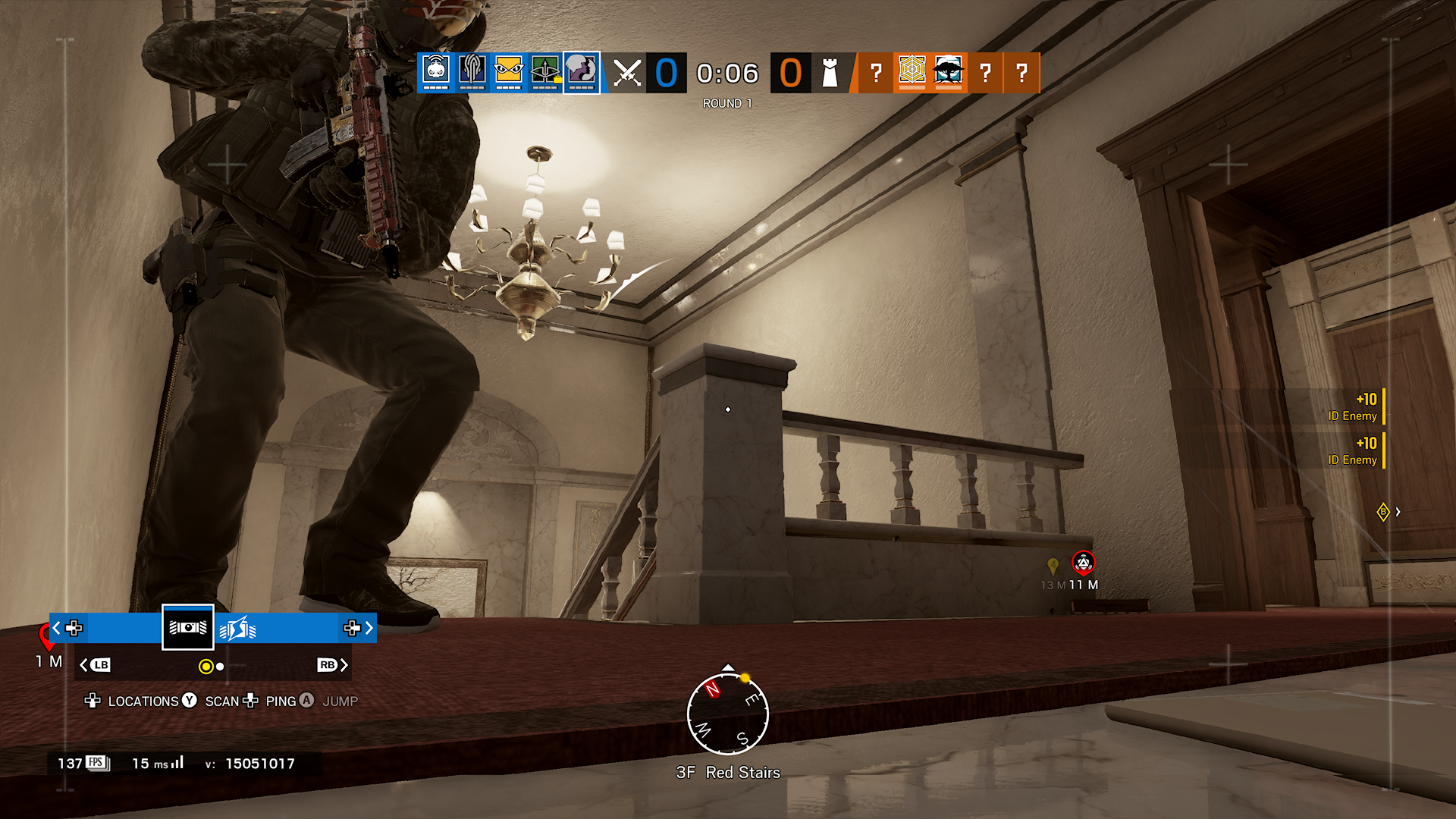The height and width of the screenshot is (819, 1456).
Task: Select the impact EMP grenade gadget icon
Action: [x=237, y=629]
